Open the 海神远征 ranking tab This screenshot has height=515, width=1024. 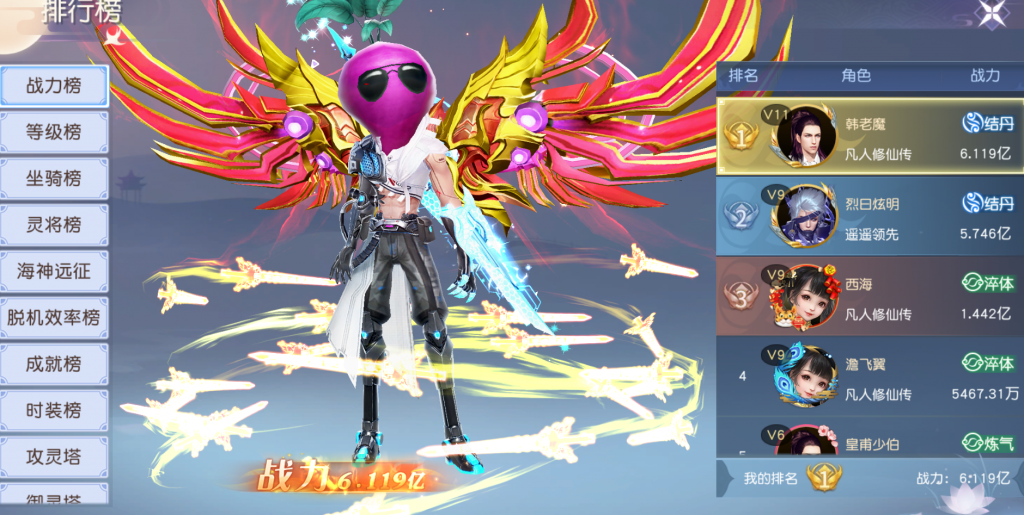point(54,271)
